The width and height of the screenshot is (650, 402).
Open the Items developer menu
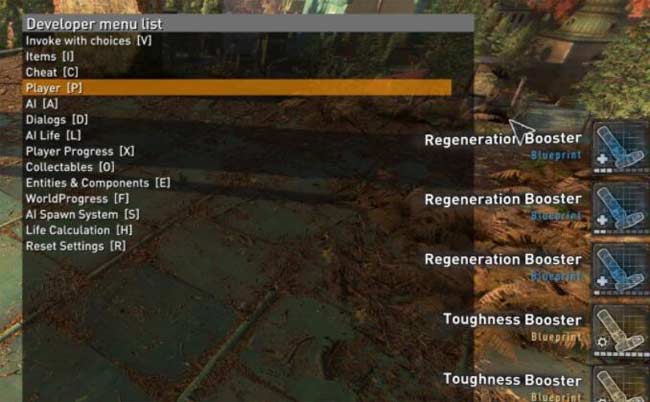click(50, 57)
